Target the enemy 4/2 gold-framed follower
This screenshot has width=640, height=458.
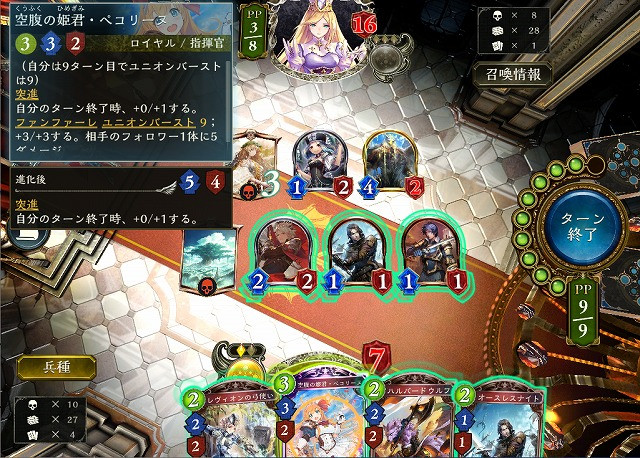(x=387, y=160)
